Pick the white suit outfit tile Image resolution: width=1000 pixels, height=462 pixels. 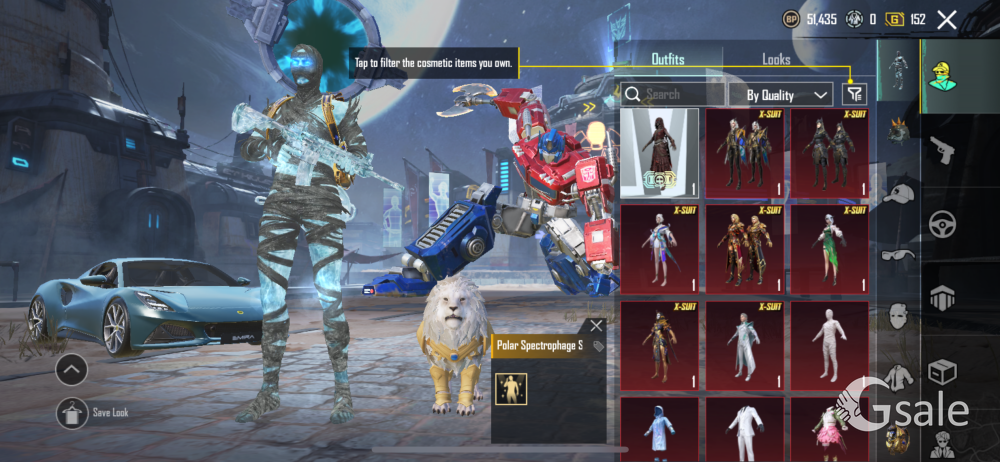[x=744, y=430]
